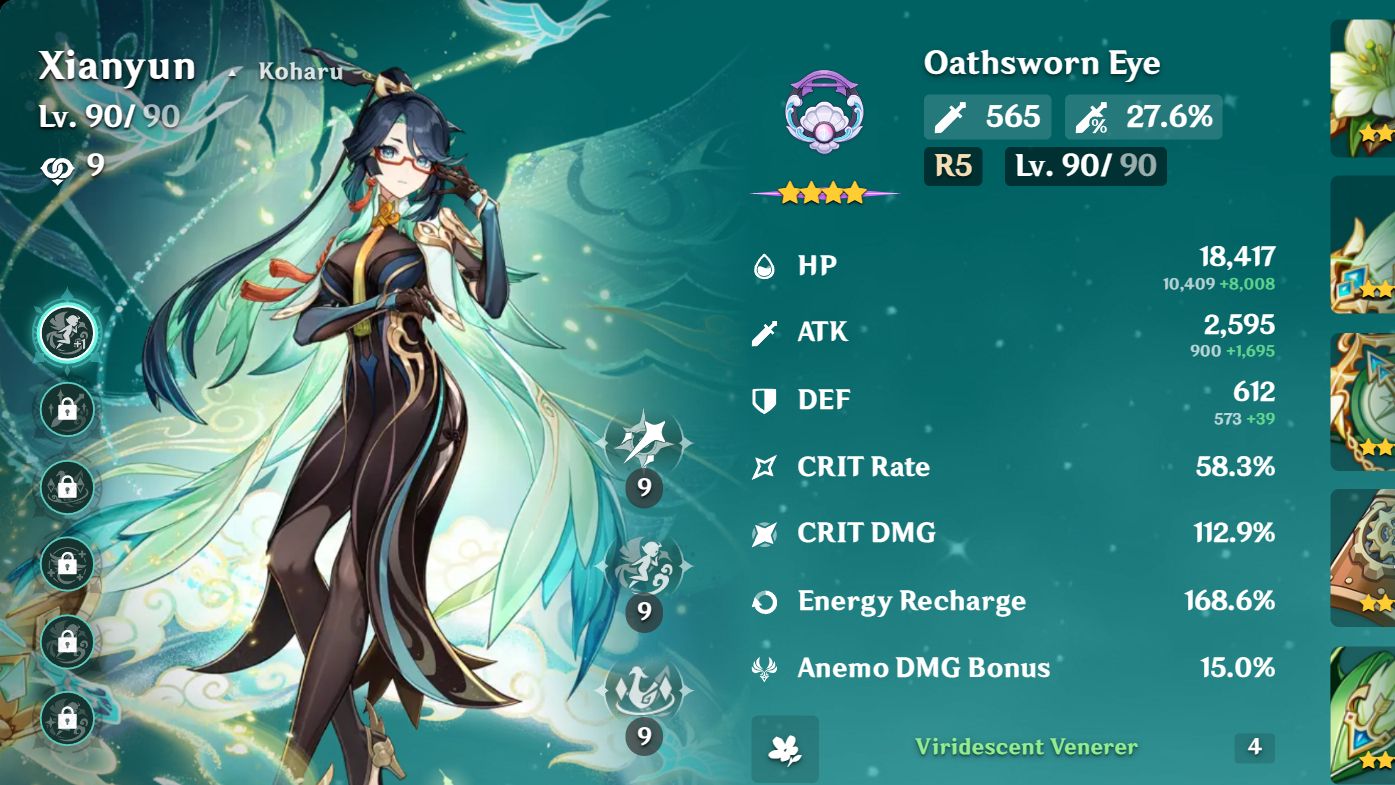
Task: Click the R5 refinement badge
Action: point(953,166)
